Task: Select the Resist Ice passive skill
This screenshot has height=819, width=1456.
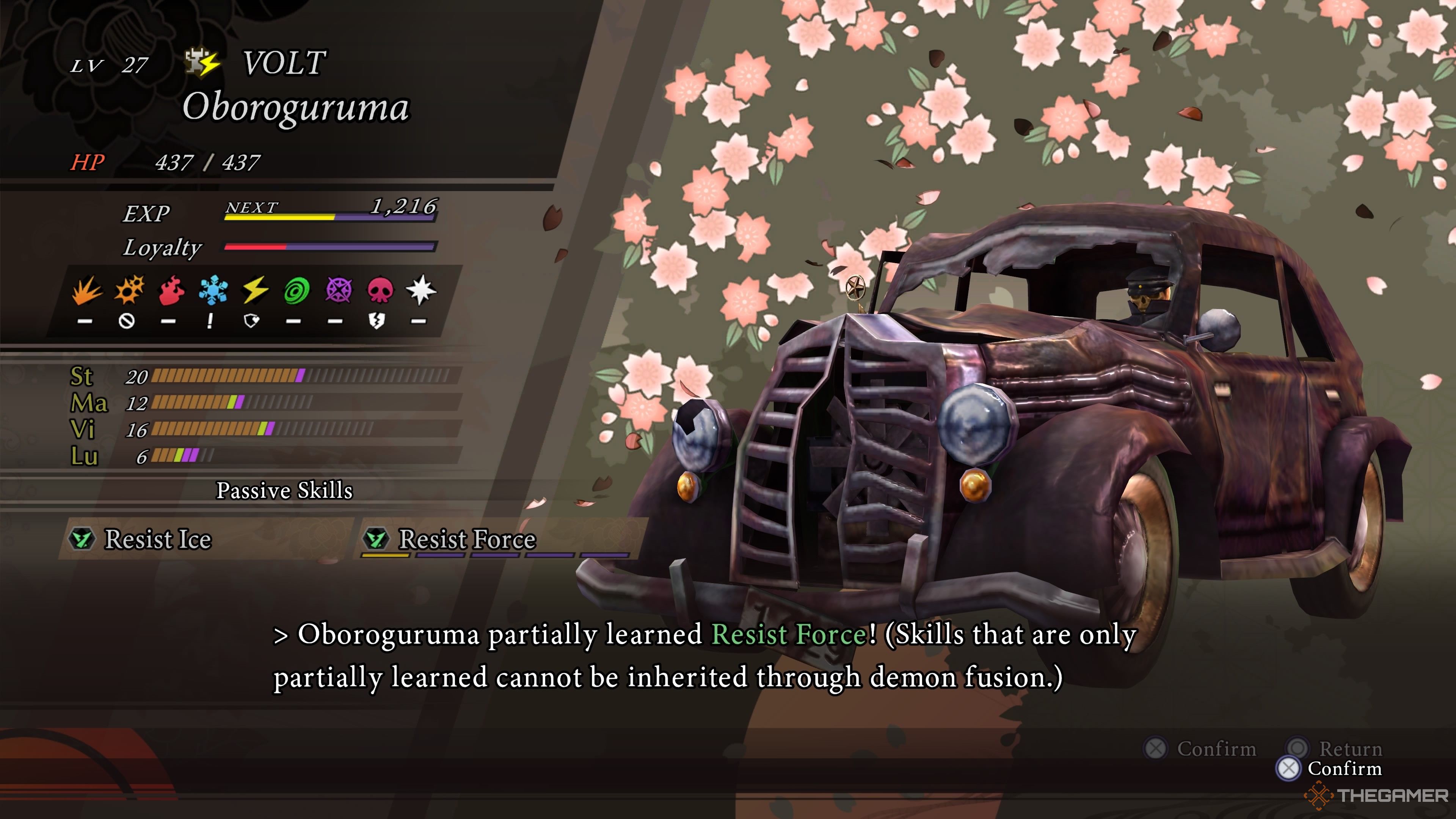Action: tap(158, 539)
